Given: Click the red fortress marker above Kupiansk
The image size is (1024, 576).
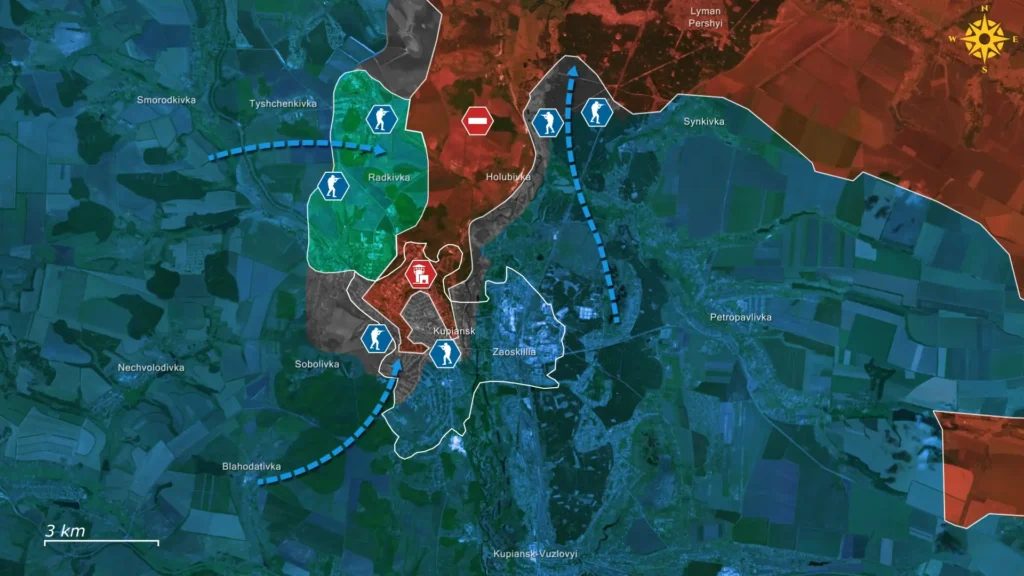Looking at the screenshot, I should [x=419, y=273].
